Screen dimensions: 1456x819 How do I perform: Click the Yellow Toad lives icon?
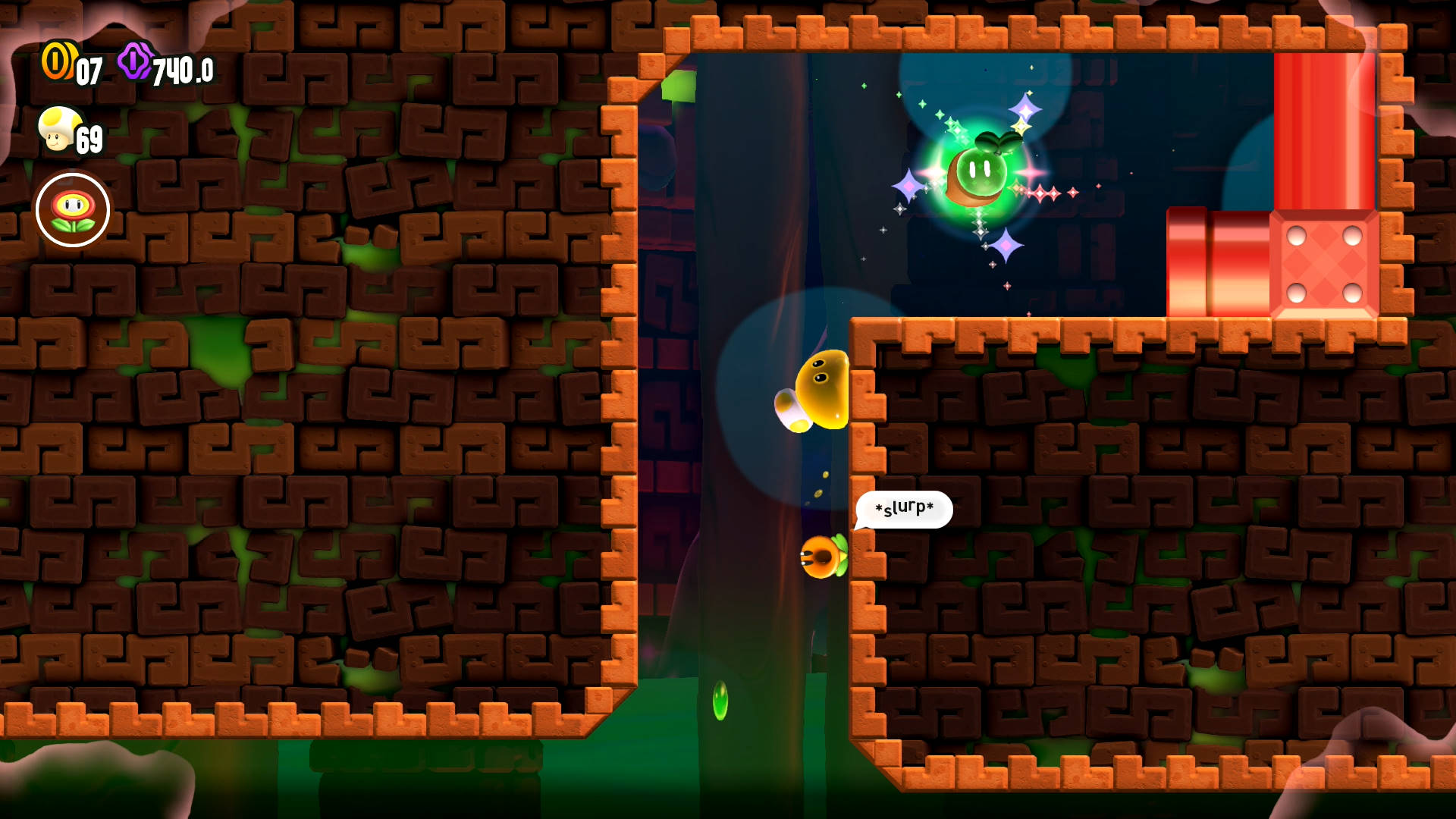tap(58, 130)
